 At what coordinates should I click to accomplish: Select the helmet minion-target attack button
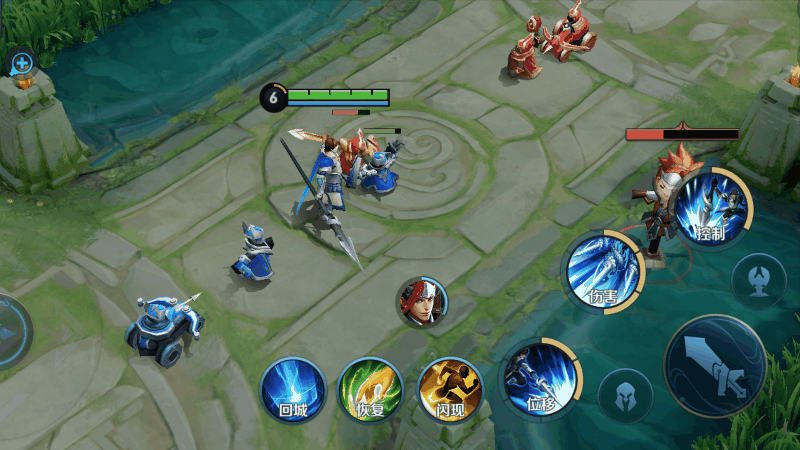pos(625,395)
